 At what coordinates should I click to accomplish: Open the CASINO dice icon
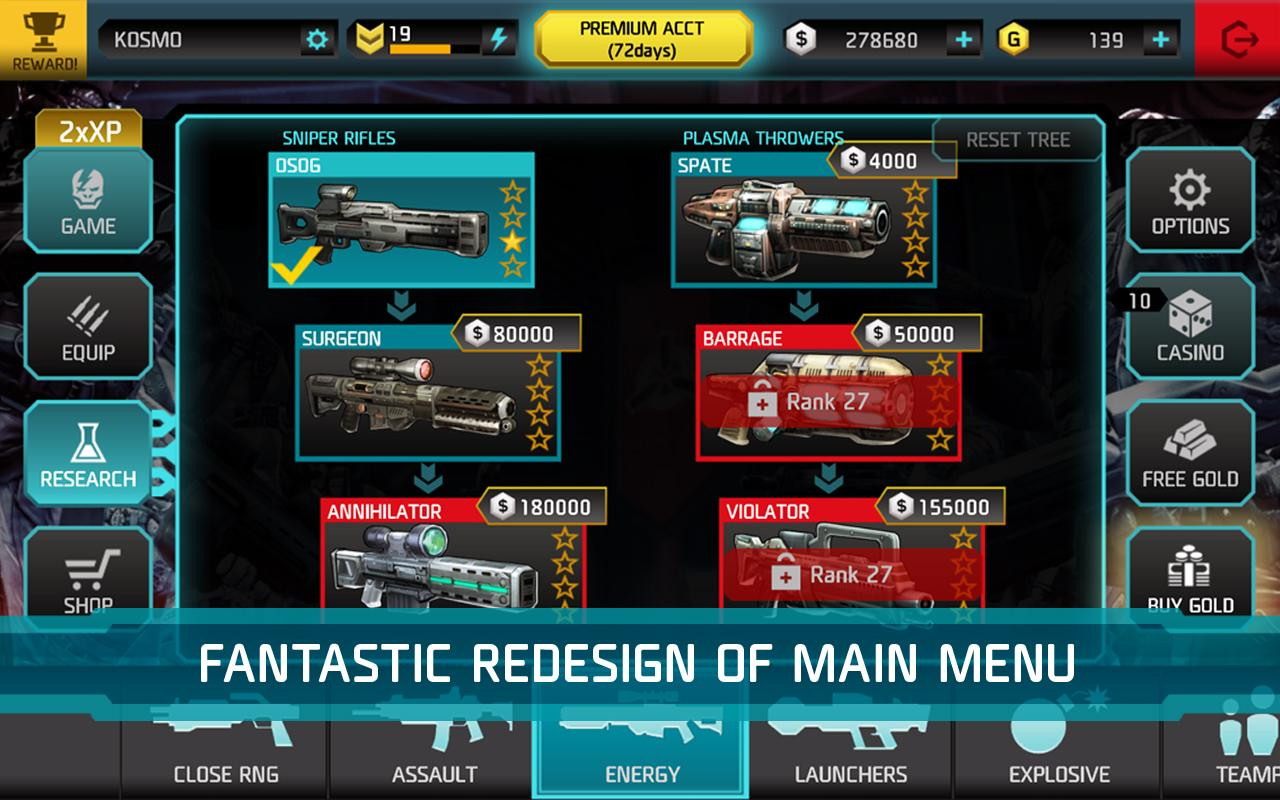coord(1189,327)
